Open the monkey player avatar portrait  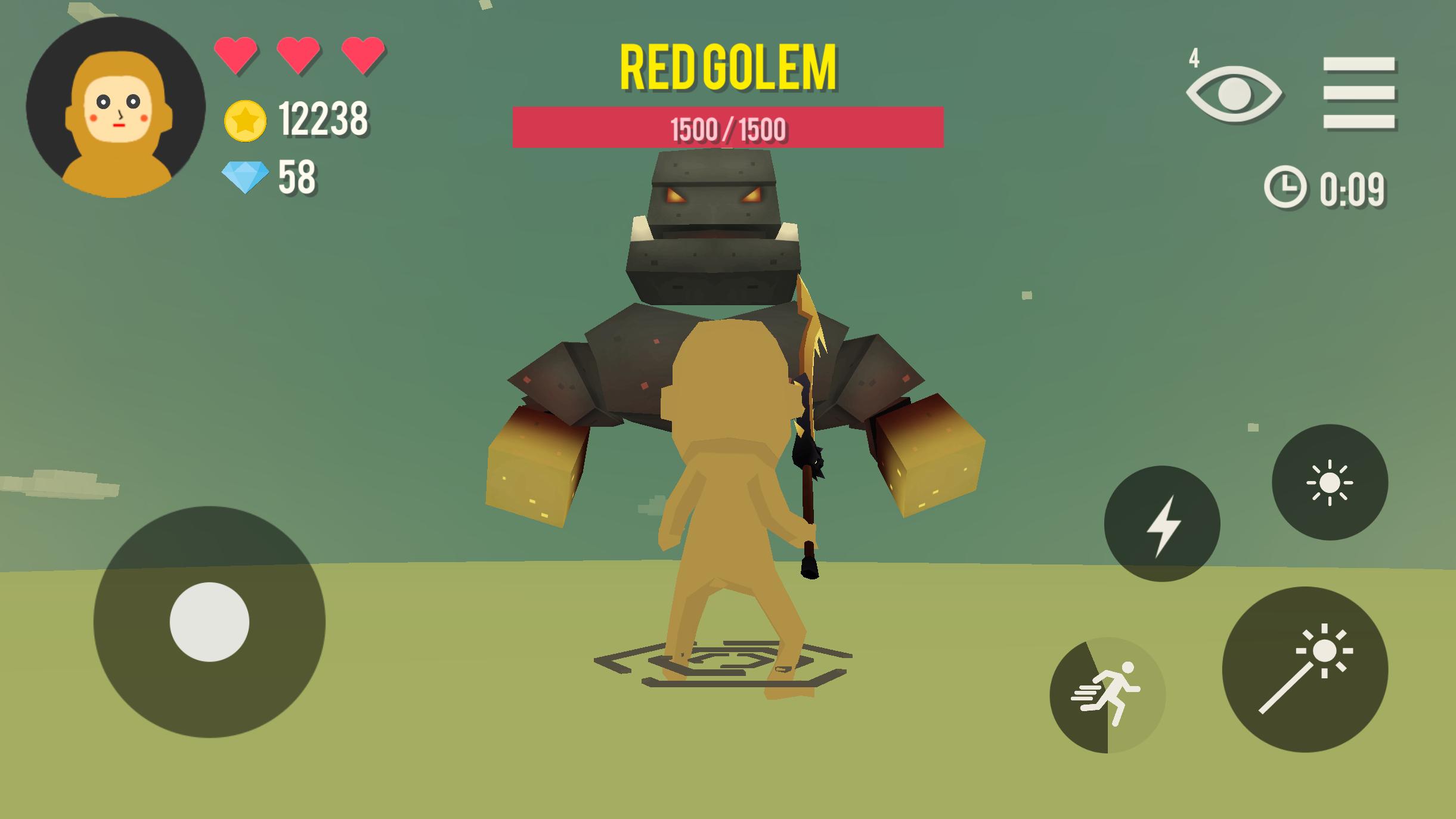pos(116,107)
